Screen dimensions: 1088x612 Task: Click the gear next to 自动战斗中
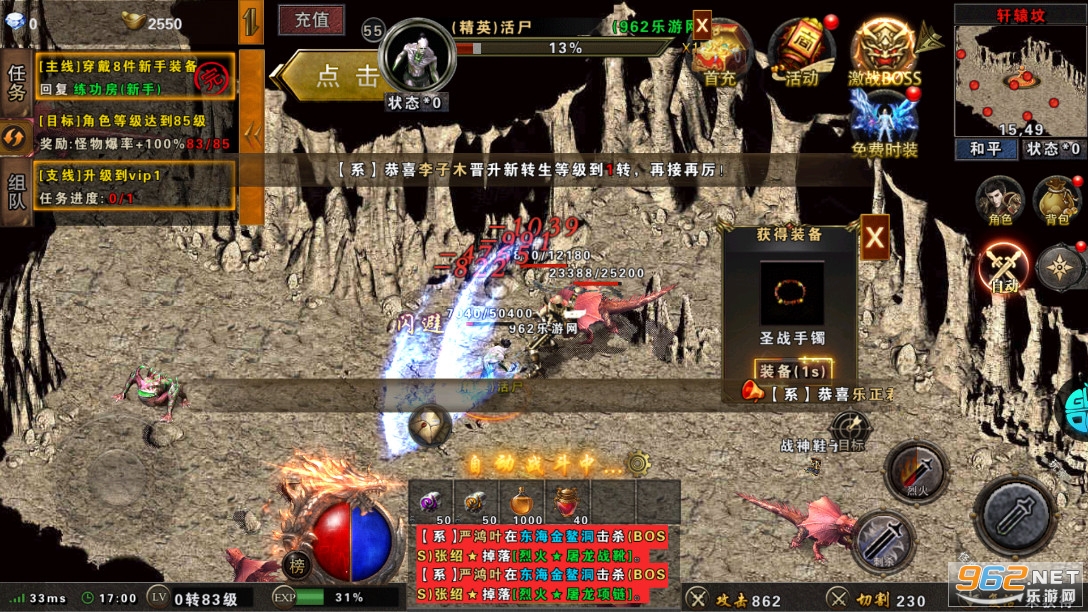pyautogui.click(x=638, y=464)
